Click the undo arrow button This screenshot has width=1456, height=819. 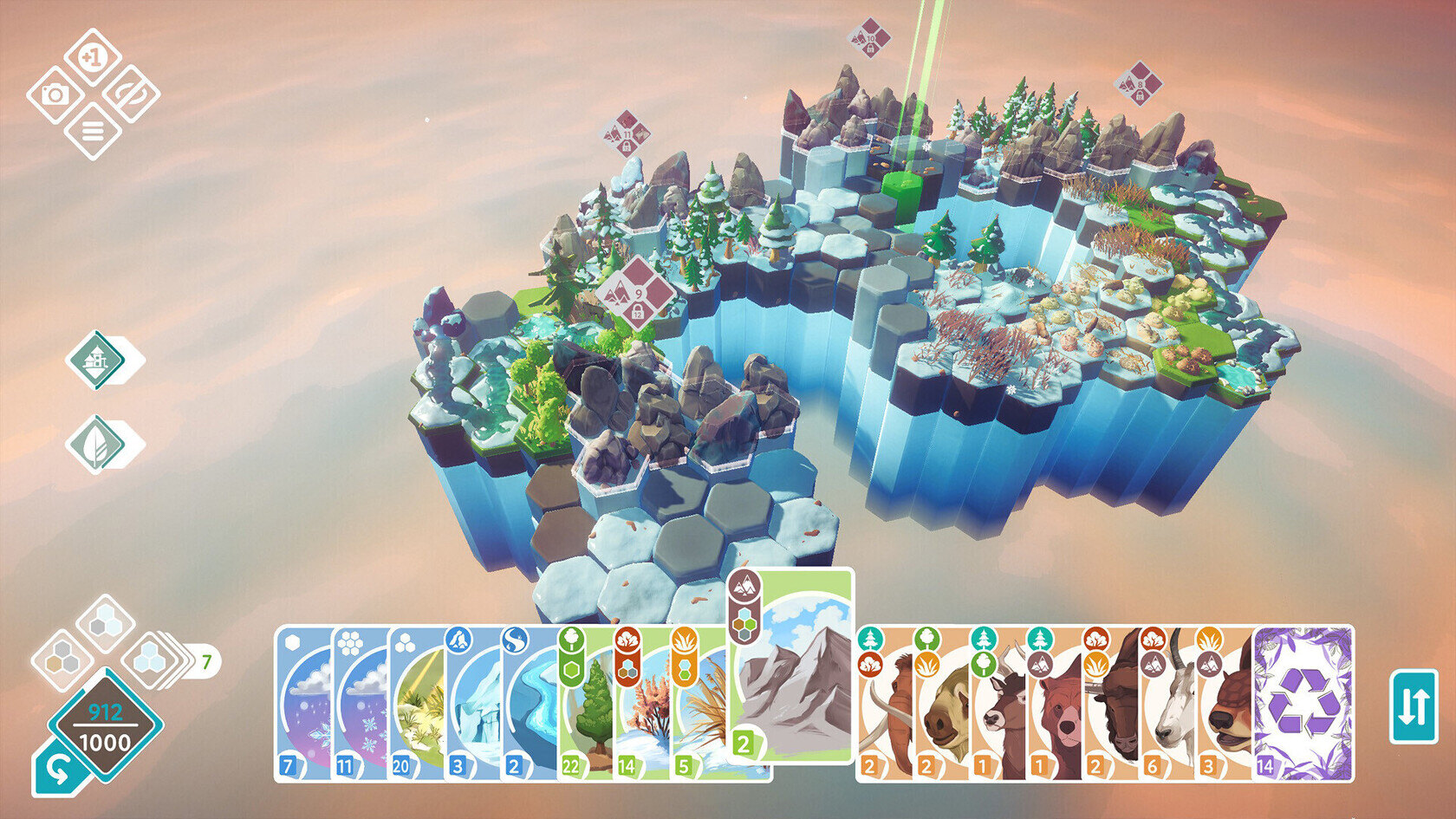58,770
